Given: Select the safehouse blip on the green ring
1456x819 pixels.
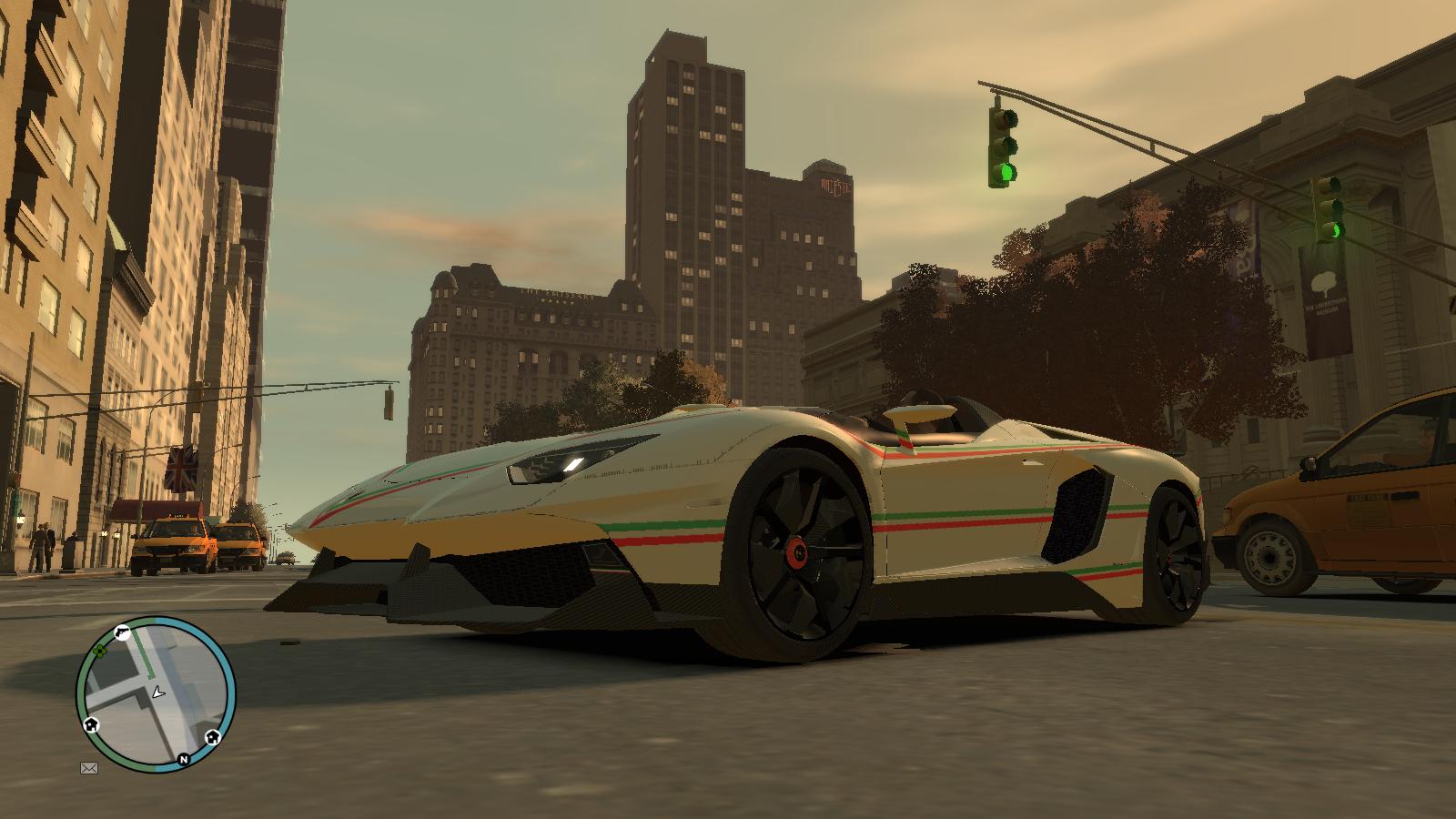Looking at the screenshot, I should click(x=91, y=724).
